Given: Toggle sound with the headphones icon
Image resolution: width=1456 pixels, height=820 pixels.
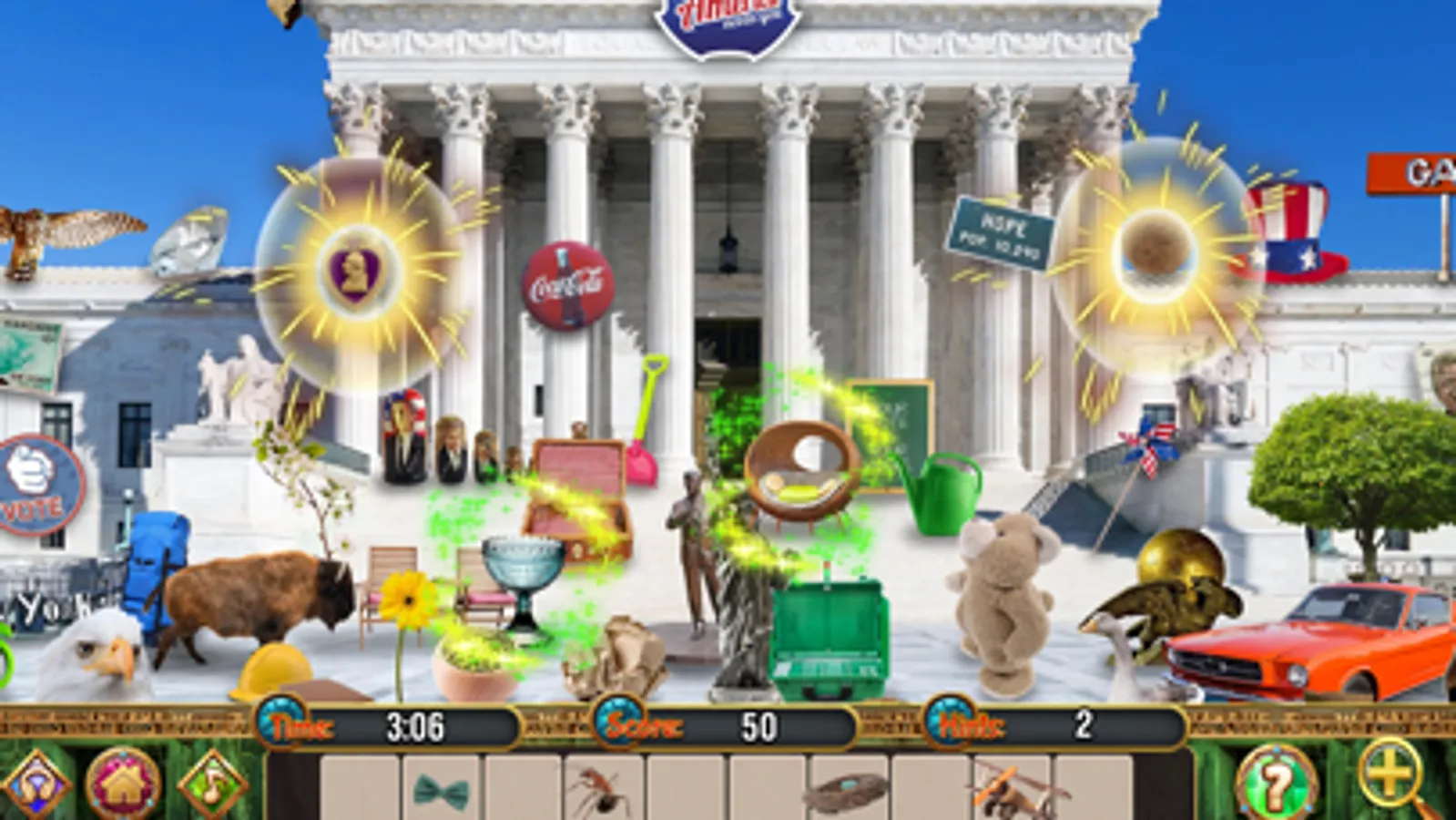Looking at the screenshot, I should pyautogui.click(x=33, y=784).
